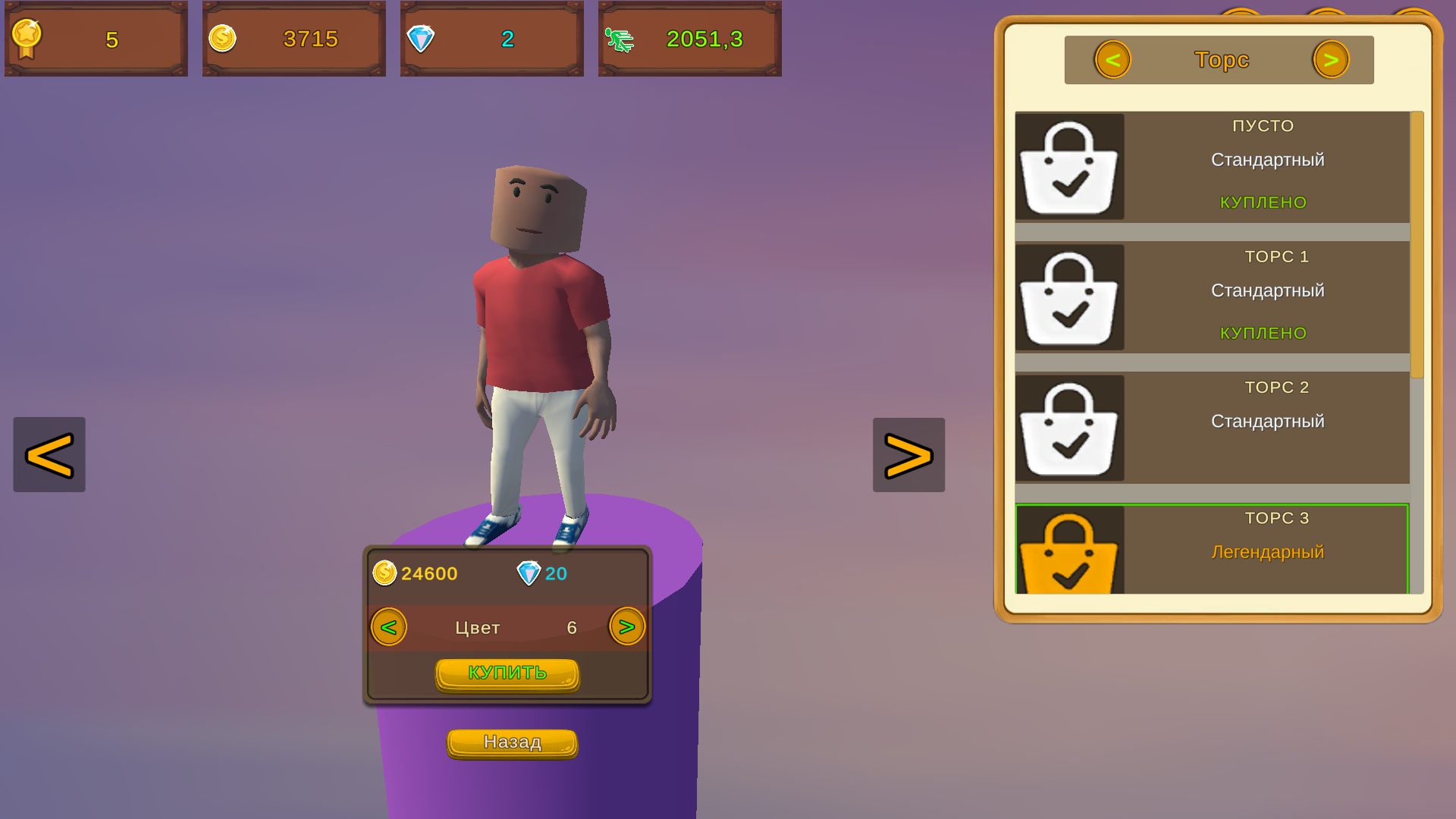The height and width of the screenshot is (819, 1456).
Task: Click the previous arrow to change color 6
Action: (388, 627)
